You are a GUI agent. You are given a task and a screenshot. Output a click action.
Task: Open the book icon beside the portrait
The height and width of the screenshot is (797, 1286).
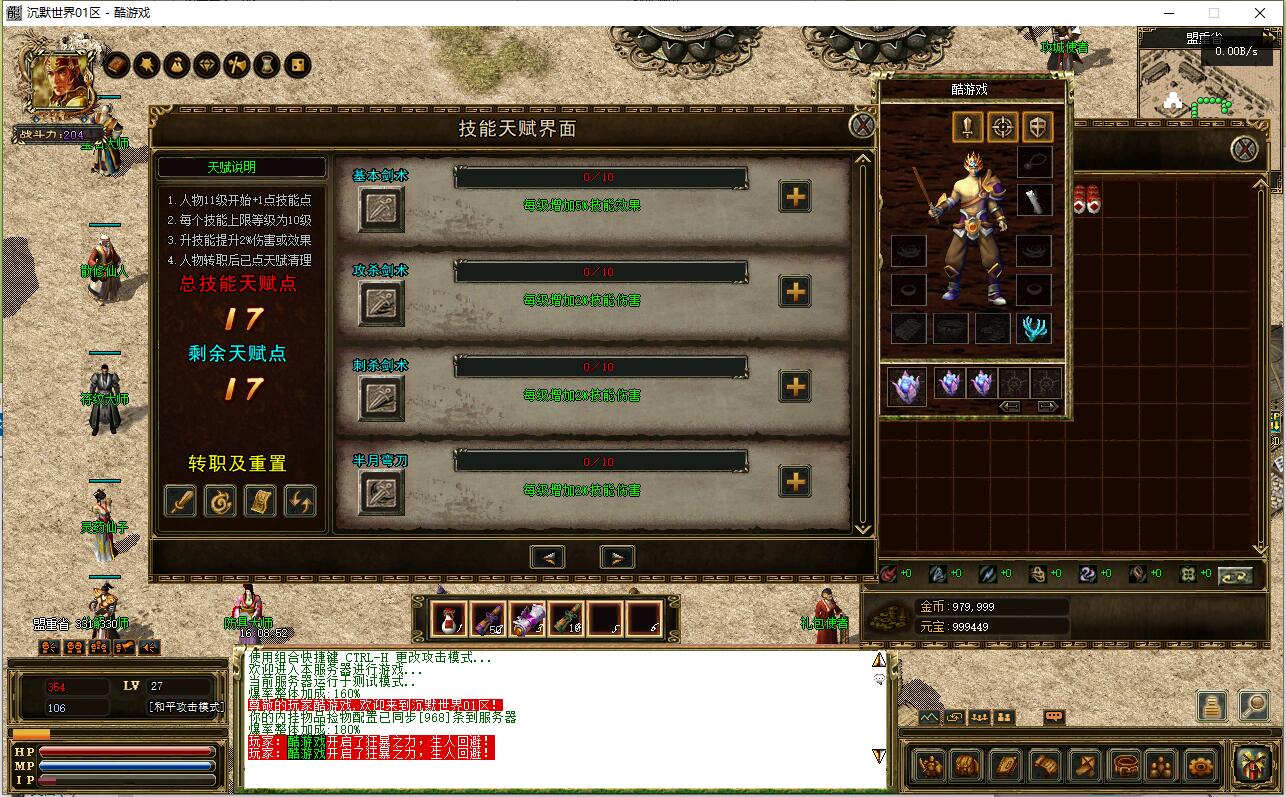(x=117, y=65)
